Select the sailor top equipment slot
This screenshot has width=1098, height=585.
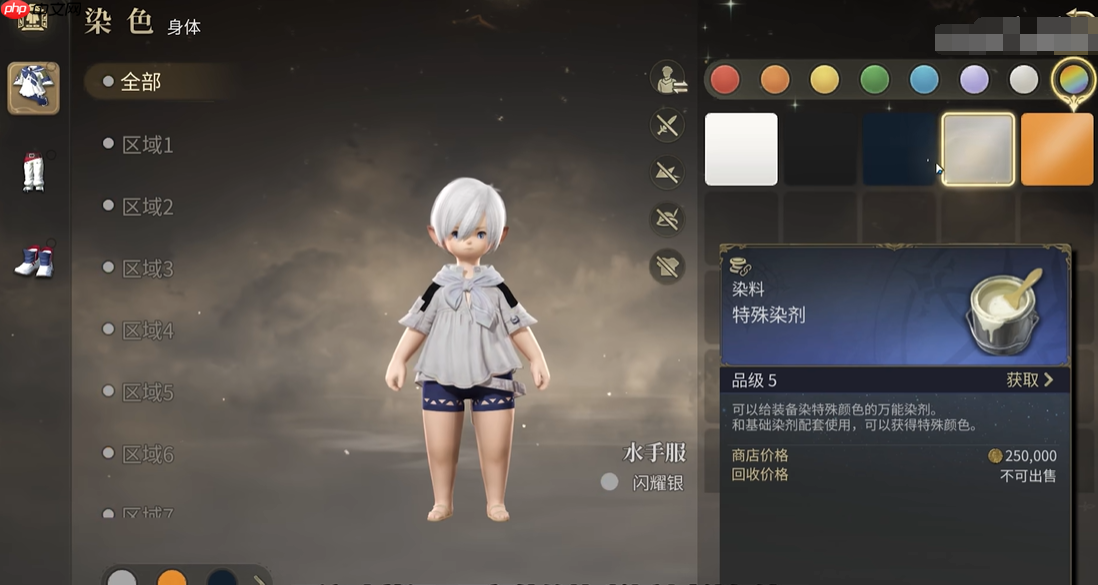click(34, 88)
